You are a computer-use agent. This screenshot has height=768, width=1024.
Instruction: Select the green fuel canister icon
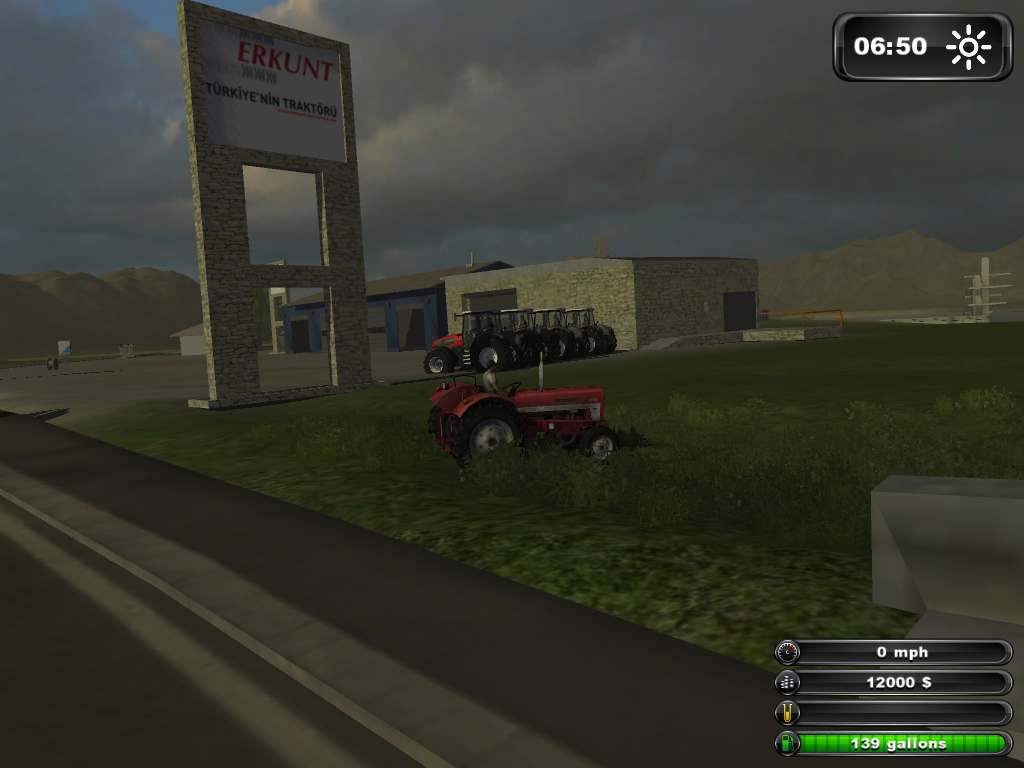tap(788, 743)
